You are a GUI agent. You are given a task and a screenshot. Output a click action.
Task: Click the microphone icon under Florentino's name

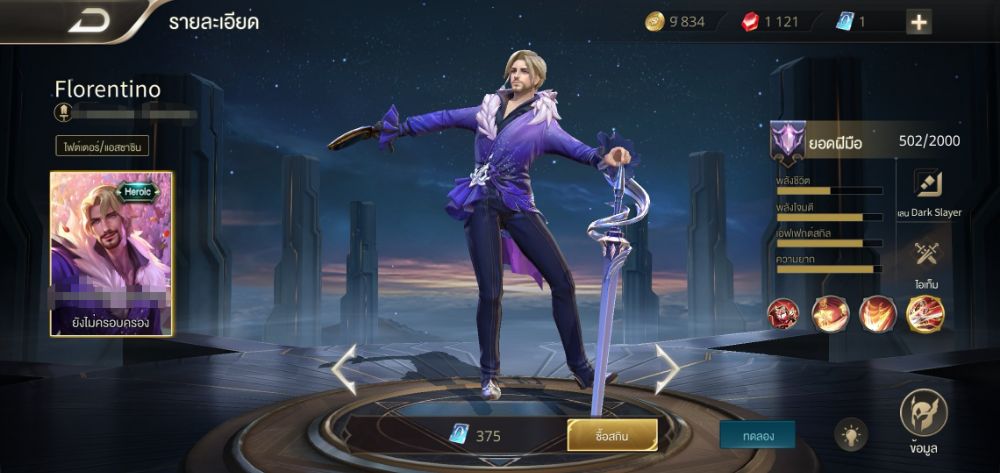[x=62, y=112]
